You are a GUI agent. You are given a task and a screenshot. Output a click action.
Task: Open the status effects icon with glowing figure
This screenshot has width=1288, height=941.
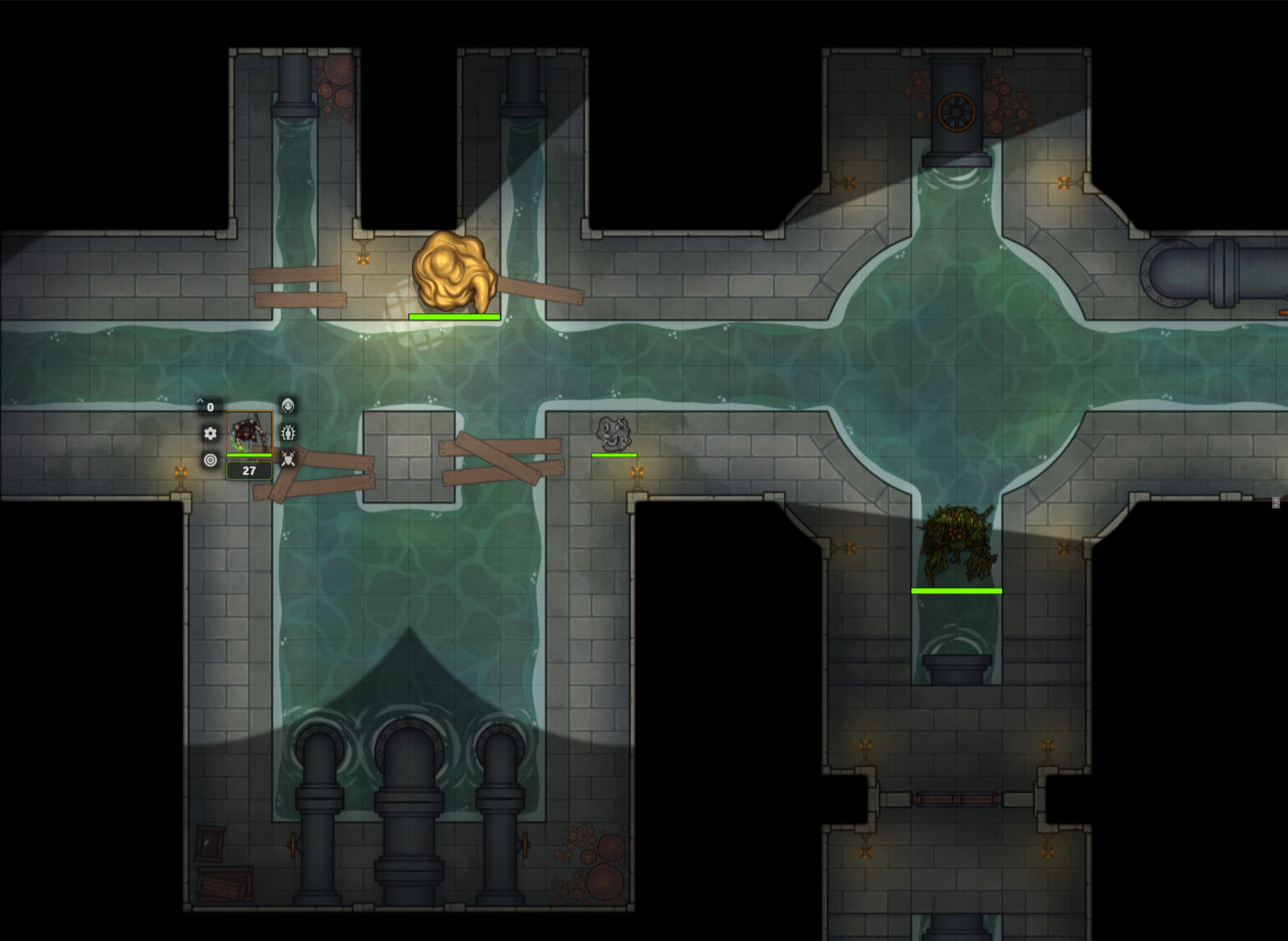tap(288, 433)
